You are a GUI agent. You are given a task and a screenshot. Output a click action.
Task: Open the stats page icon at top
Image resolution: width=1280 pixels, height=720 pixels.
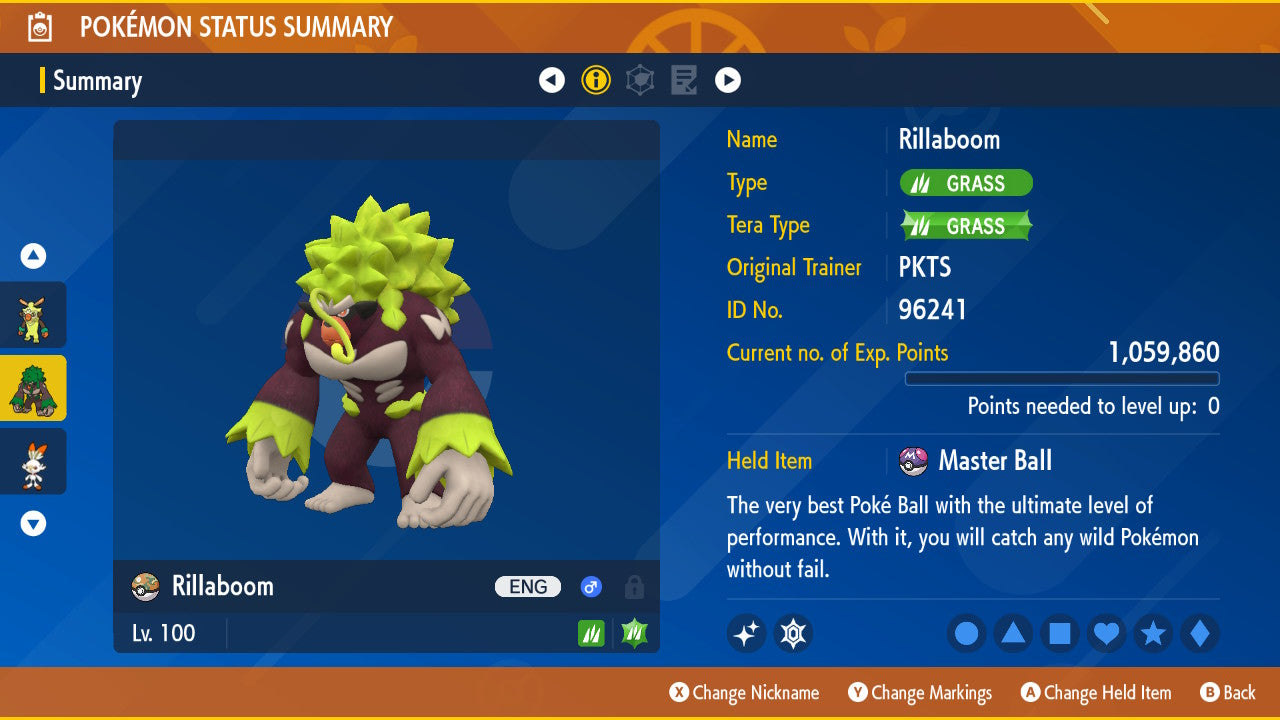640,79
